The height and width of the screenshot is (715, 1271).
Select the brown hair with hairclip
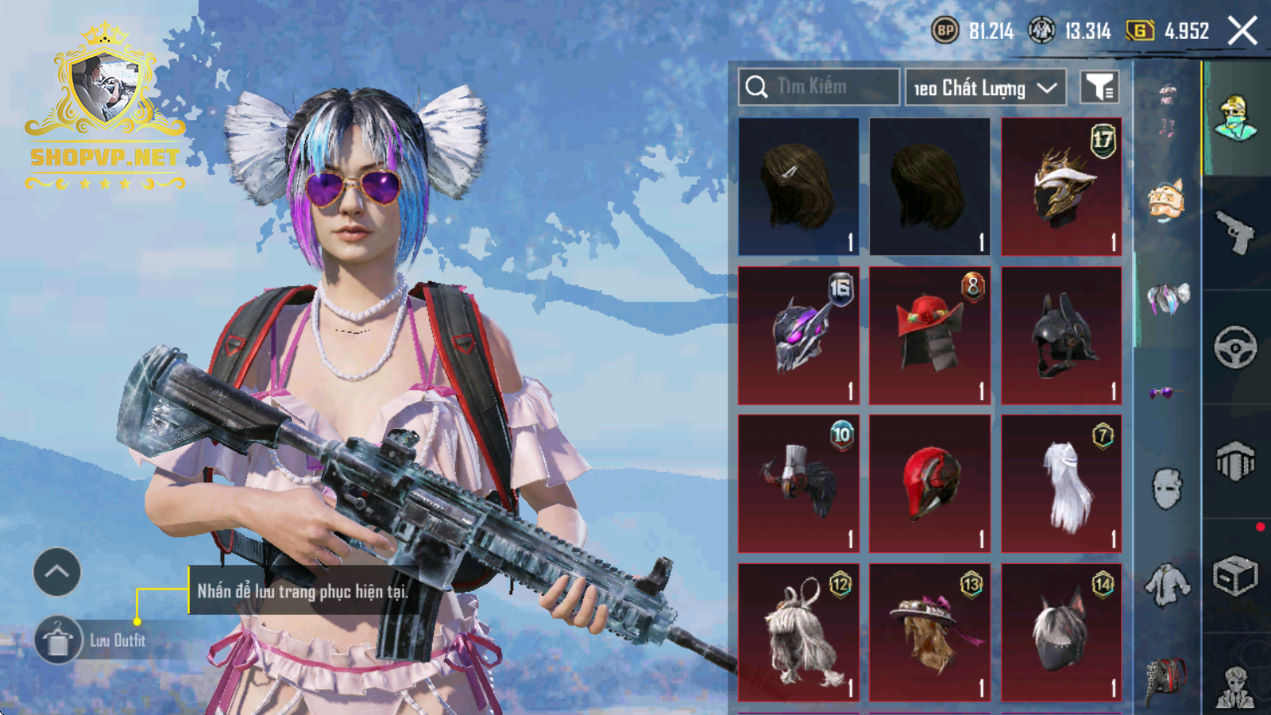pyautogui.click(x=798, y=186)
